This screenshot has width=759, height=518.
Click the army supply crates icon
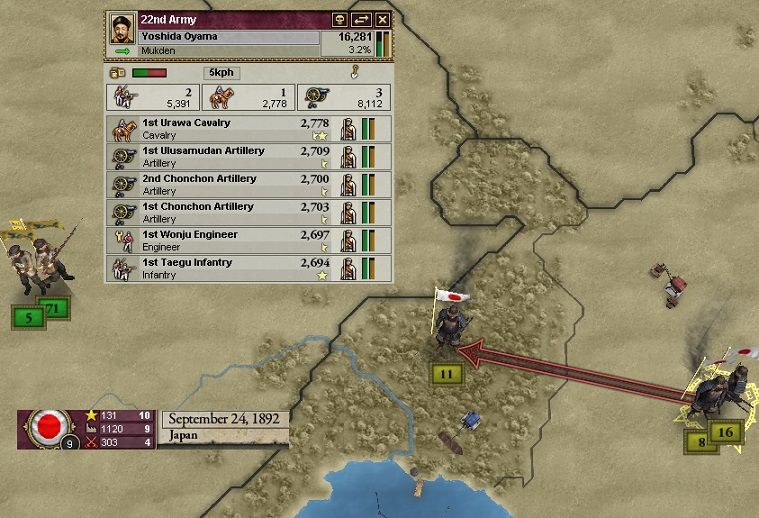coord(116,73)
